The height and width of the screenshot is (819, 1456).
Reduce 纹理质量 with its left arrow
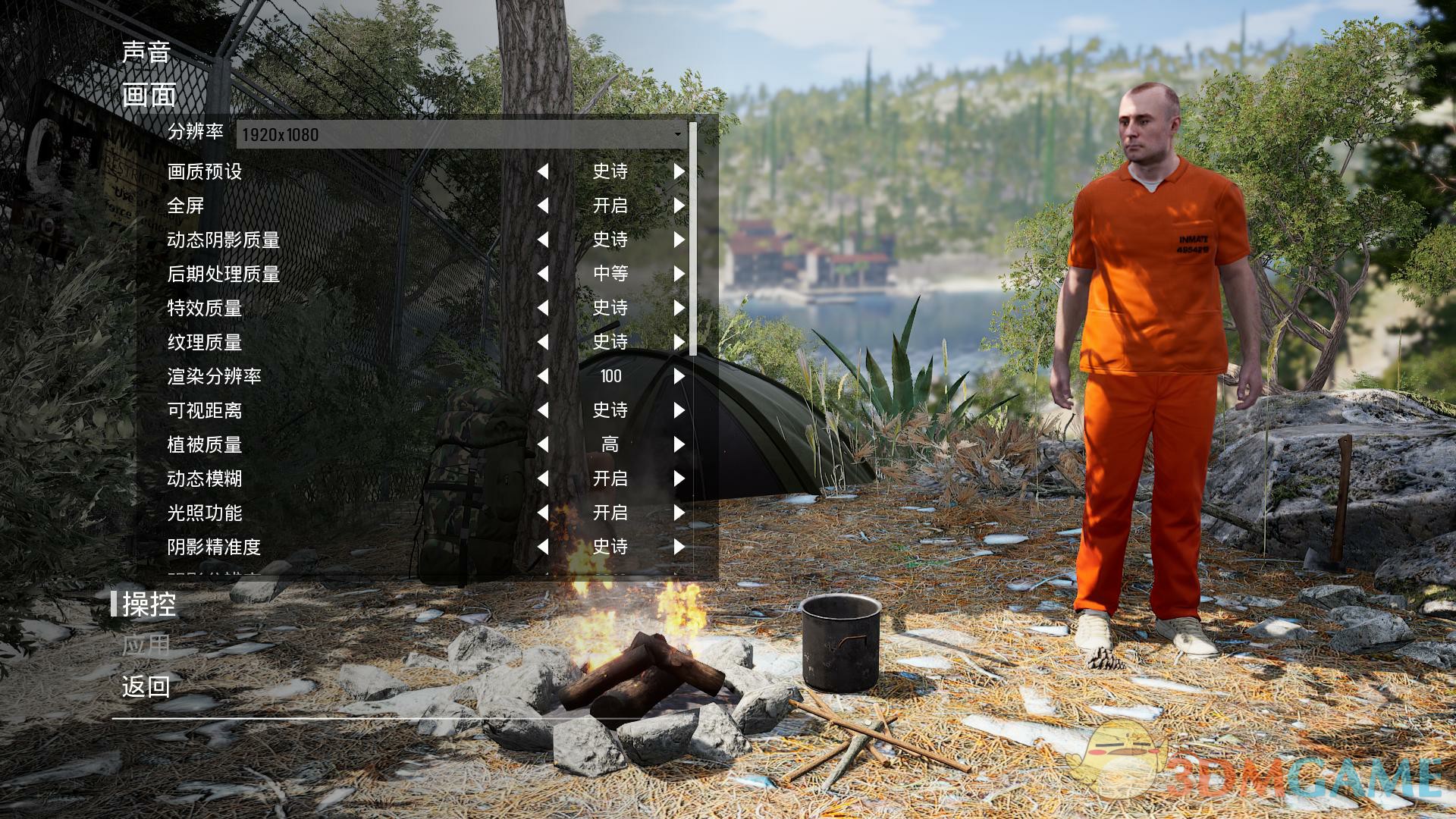(543, 343)
